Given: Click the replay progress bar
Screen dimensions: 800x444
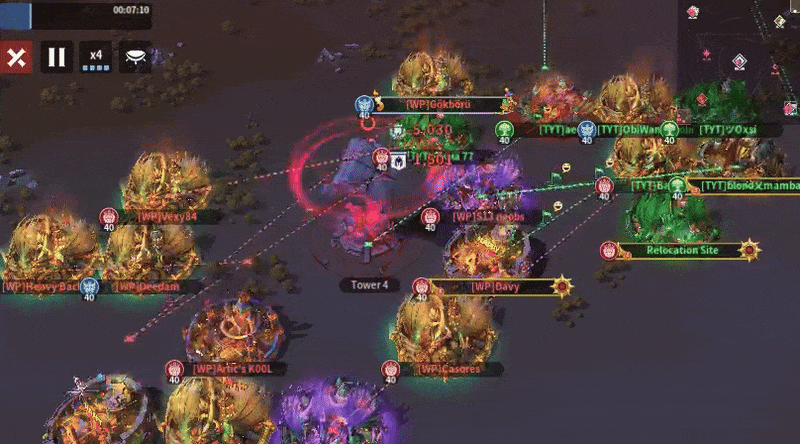Looking at the screenshot, I should [76, 11].
